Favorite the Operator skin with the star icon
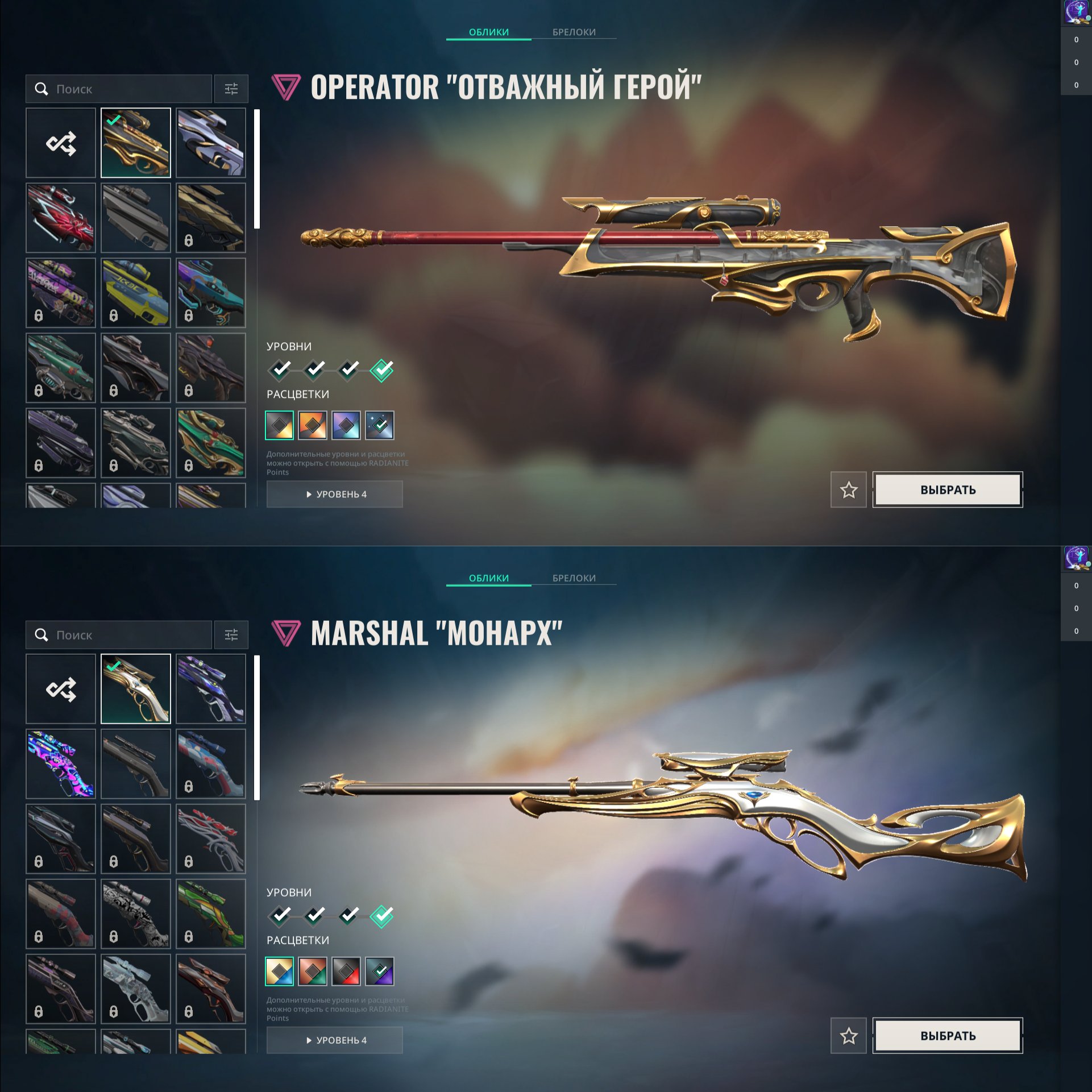The image size is (1092, 1092). (848, 490)
